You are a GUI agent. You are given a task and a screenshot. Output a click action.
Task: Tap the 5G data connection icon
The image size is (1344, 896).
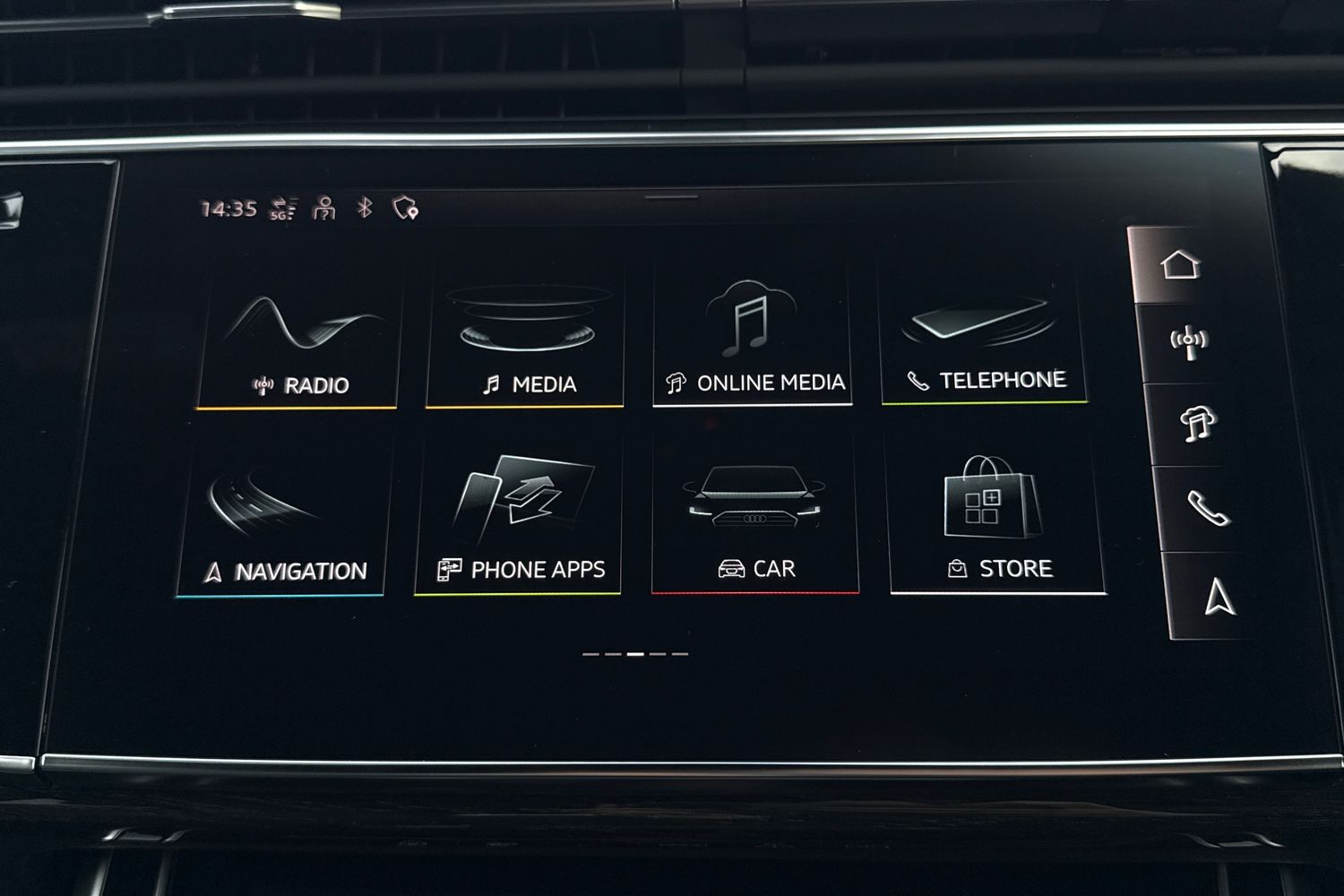point(283,209)
